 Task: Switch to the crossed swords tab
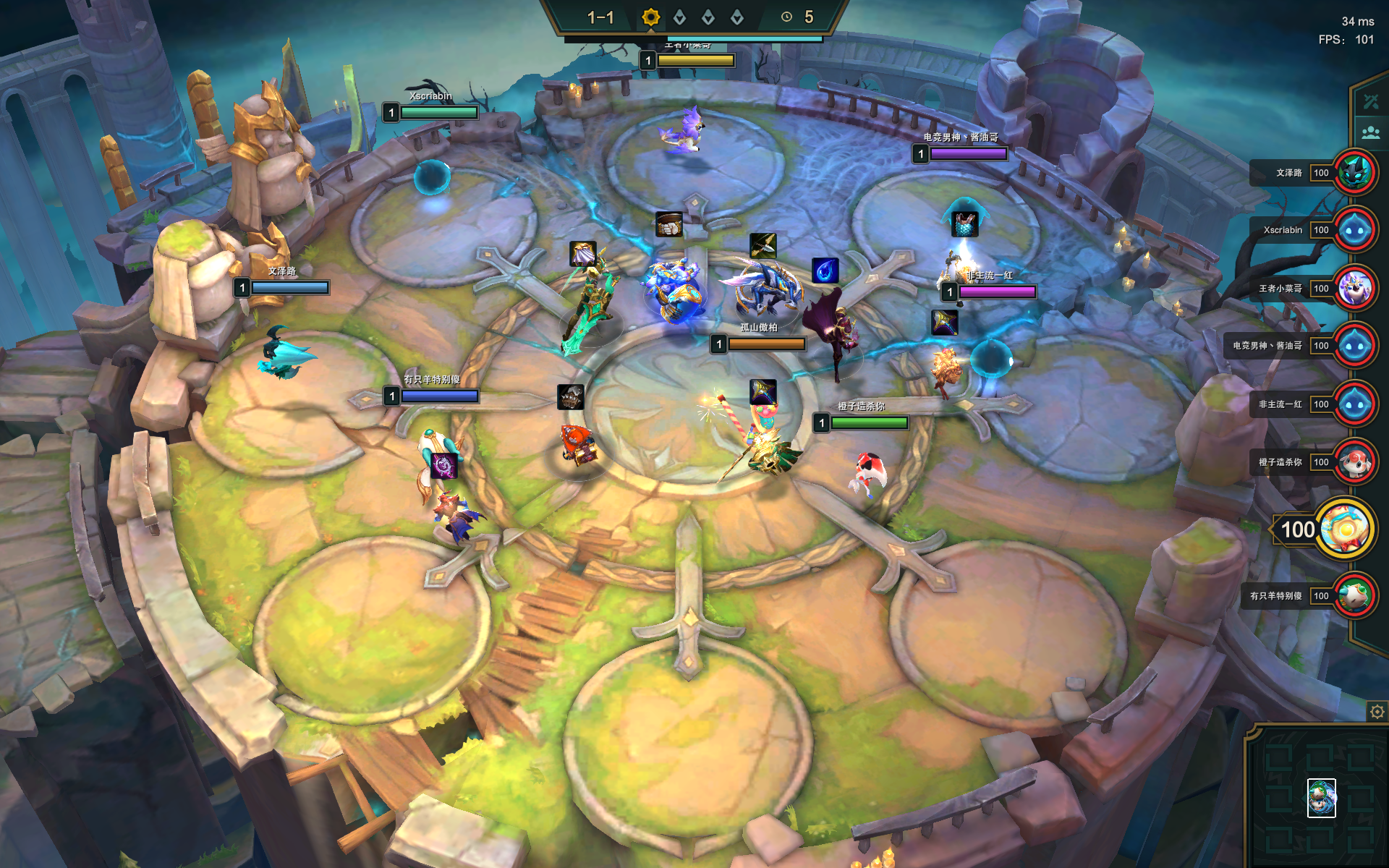1370,102
